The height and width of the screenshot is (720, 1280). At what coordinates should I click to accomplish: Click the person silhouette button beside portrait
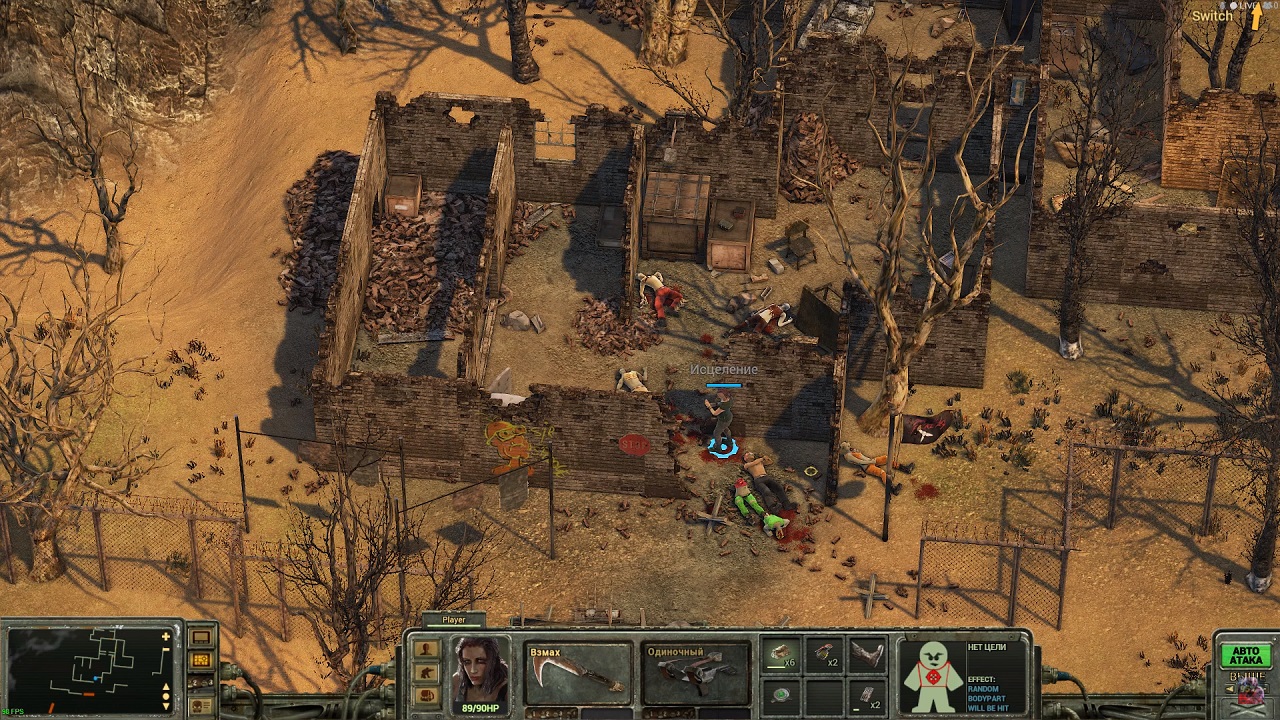pyautogui.click(x=427, y=648)
